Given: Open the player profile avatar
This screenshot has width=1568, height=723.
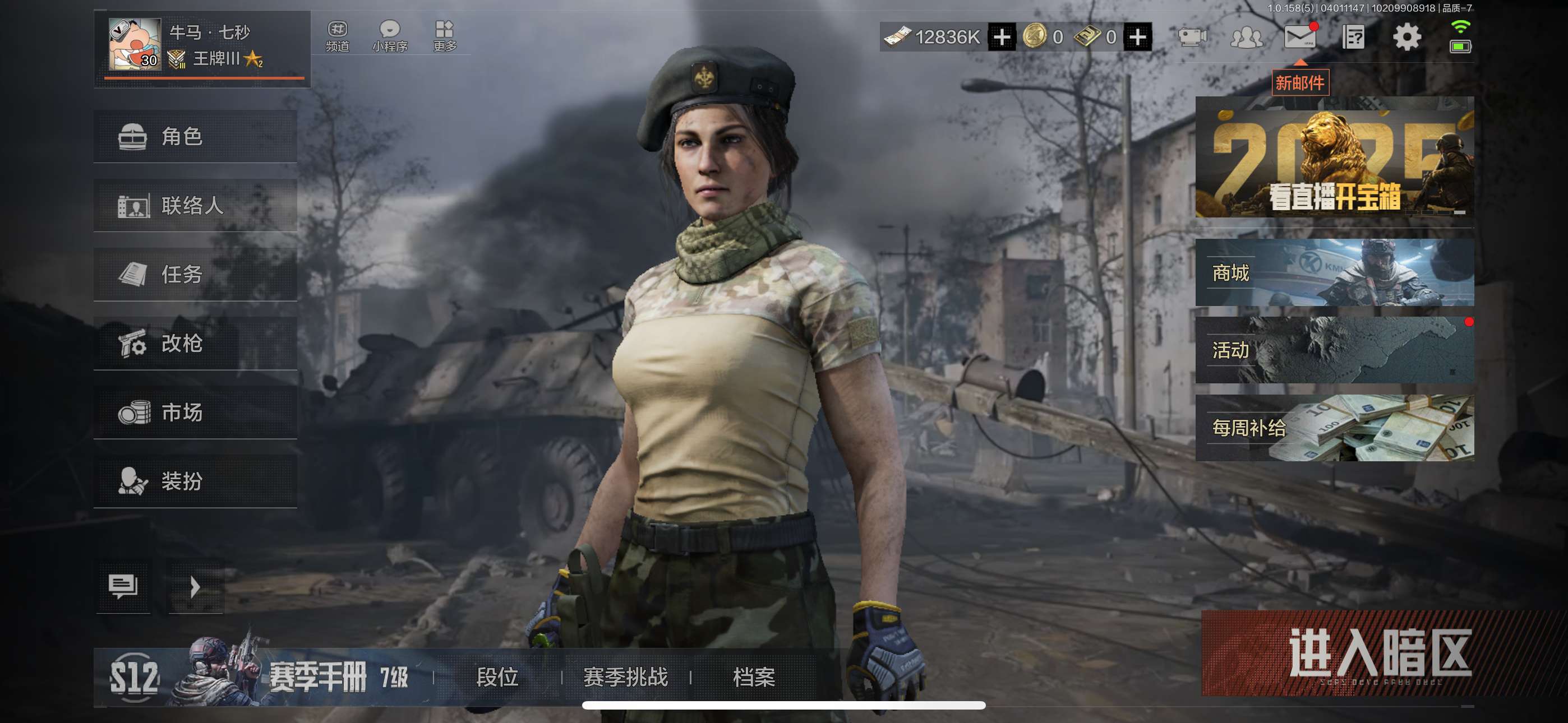Looking at the screenshot, I should [x=135, y=44].
